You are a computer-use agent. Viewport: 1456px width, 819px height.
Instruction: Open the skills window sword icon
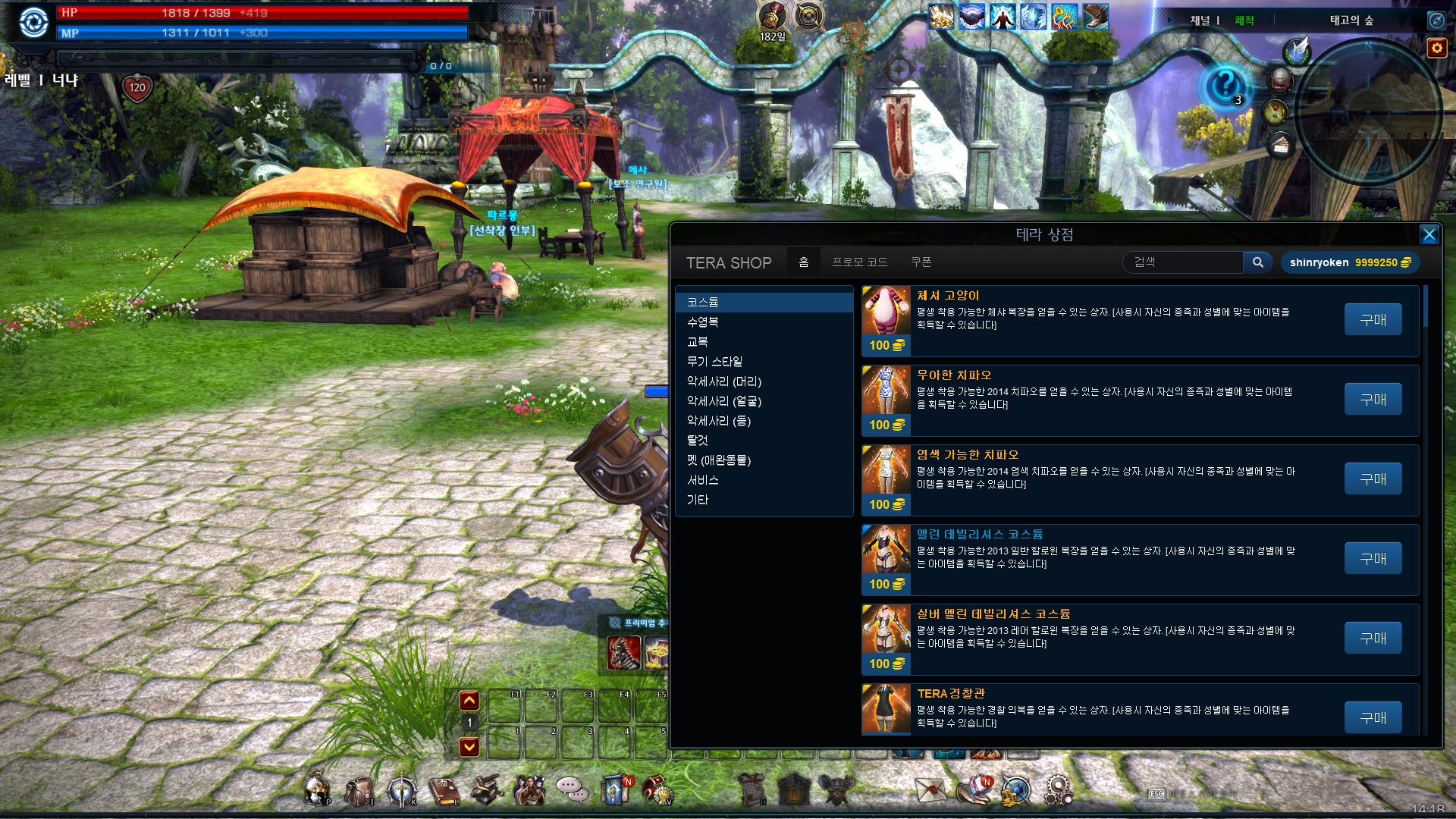(x=401, y=789)
